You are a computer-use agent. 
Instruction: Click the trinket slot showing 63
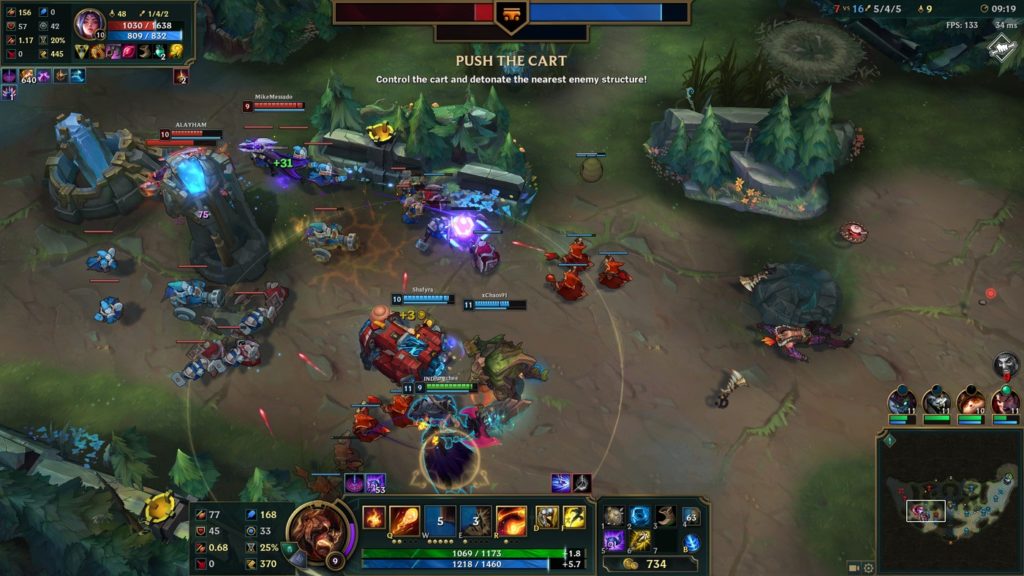pos(691,517)
